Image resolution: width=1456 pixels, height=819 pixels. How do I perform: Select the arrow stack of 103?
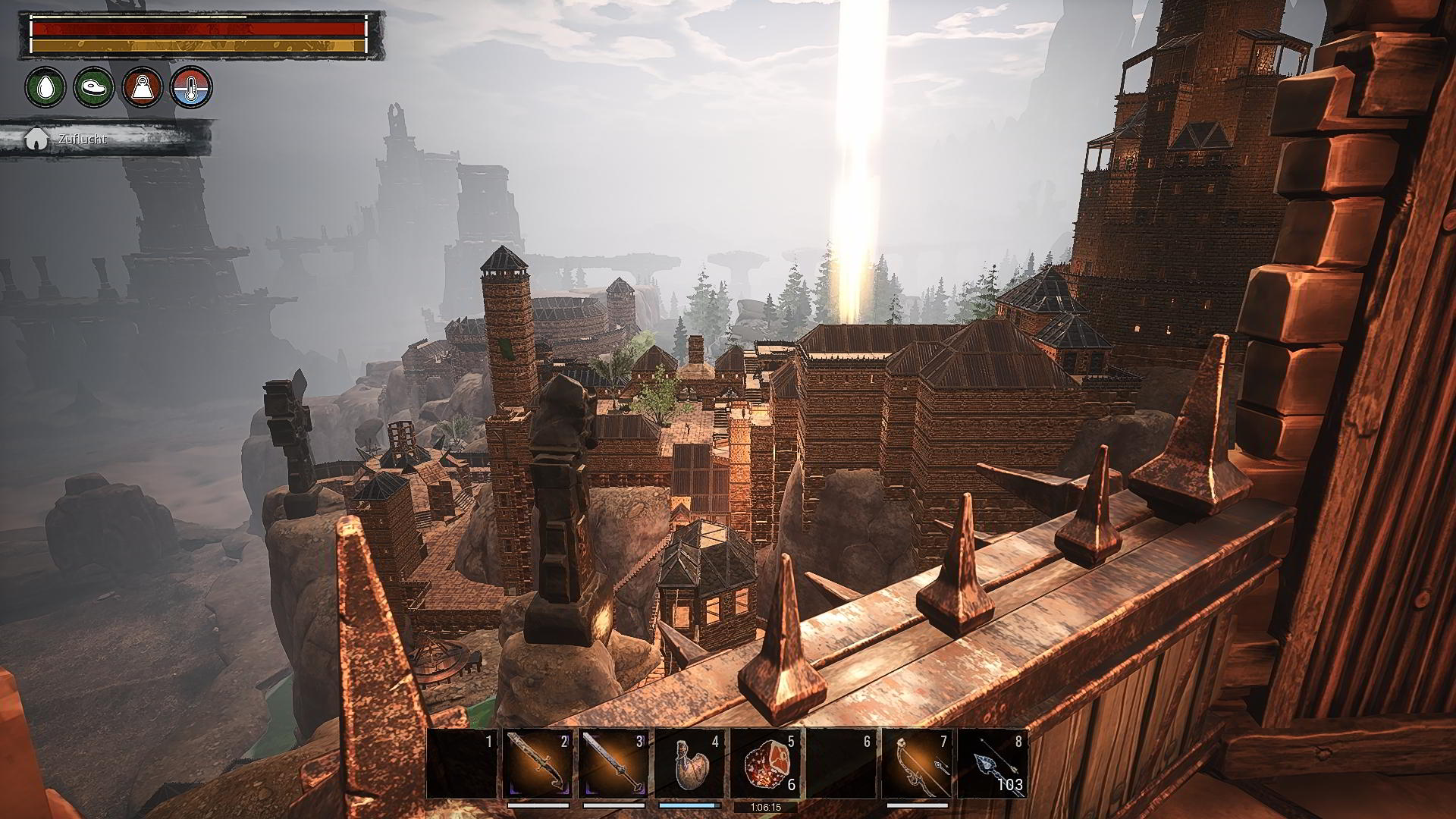[x=993, y=764]
